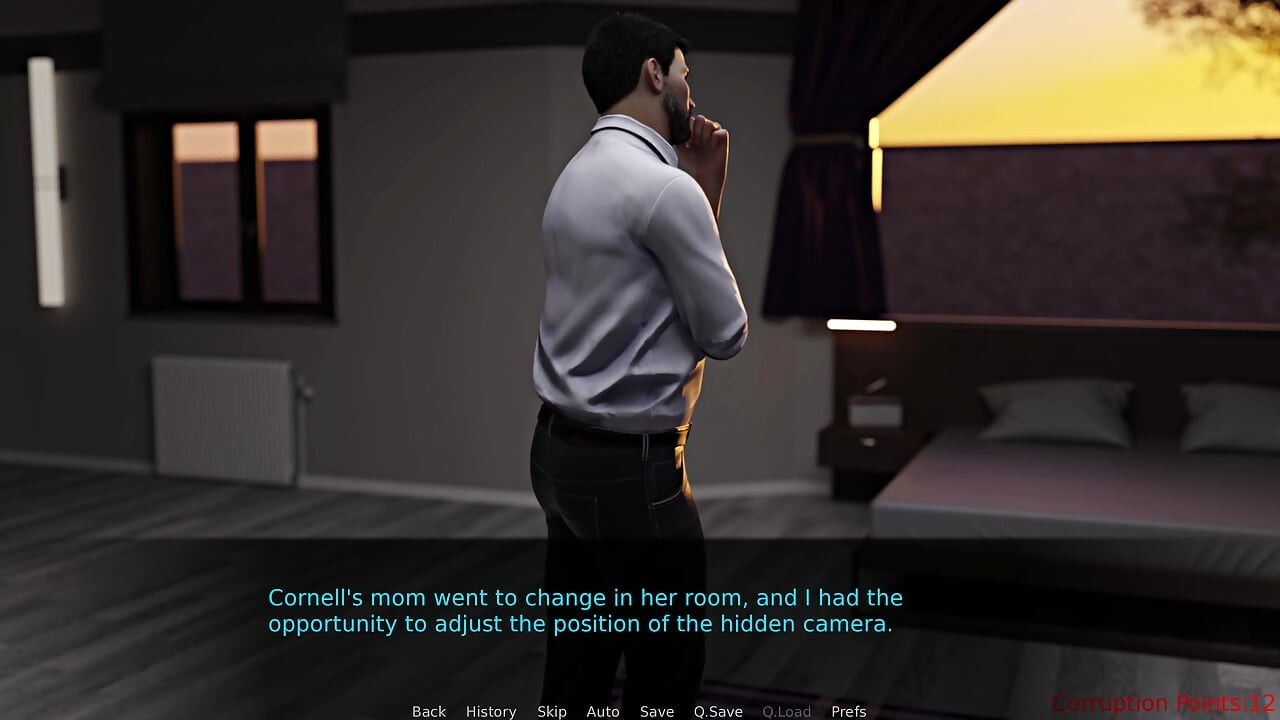Open the Prefs settings
Viewport: 1280px width, 720px height.
point(849,711)
